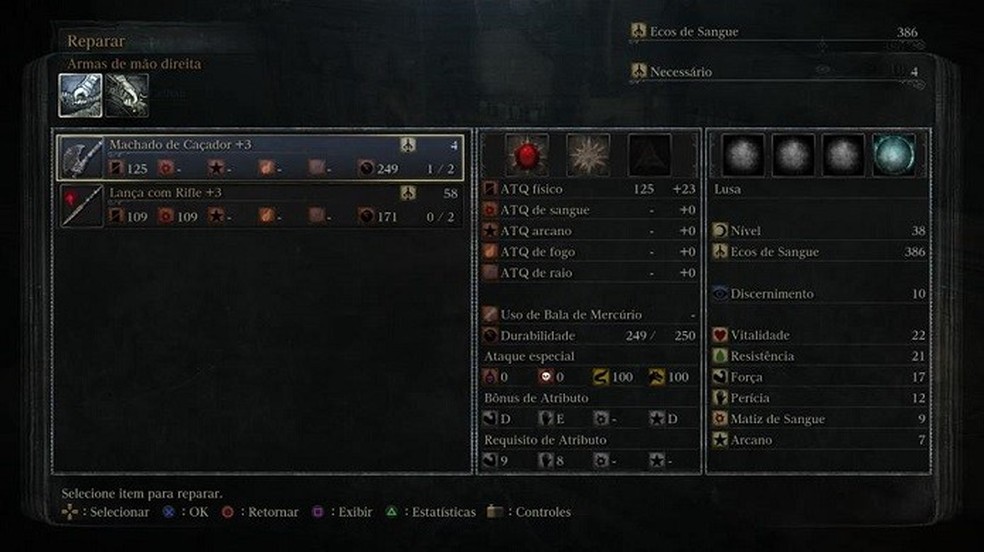Choose Lança com Rifle +3 to repair

[260, 204]
